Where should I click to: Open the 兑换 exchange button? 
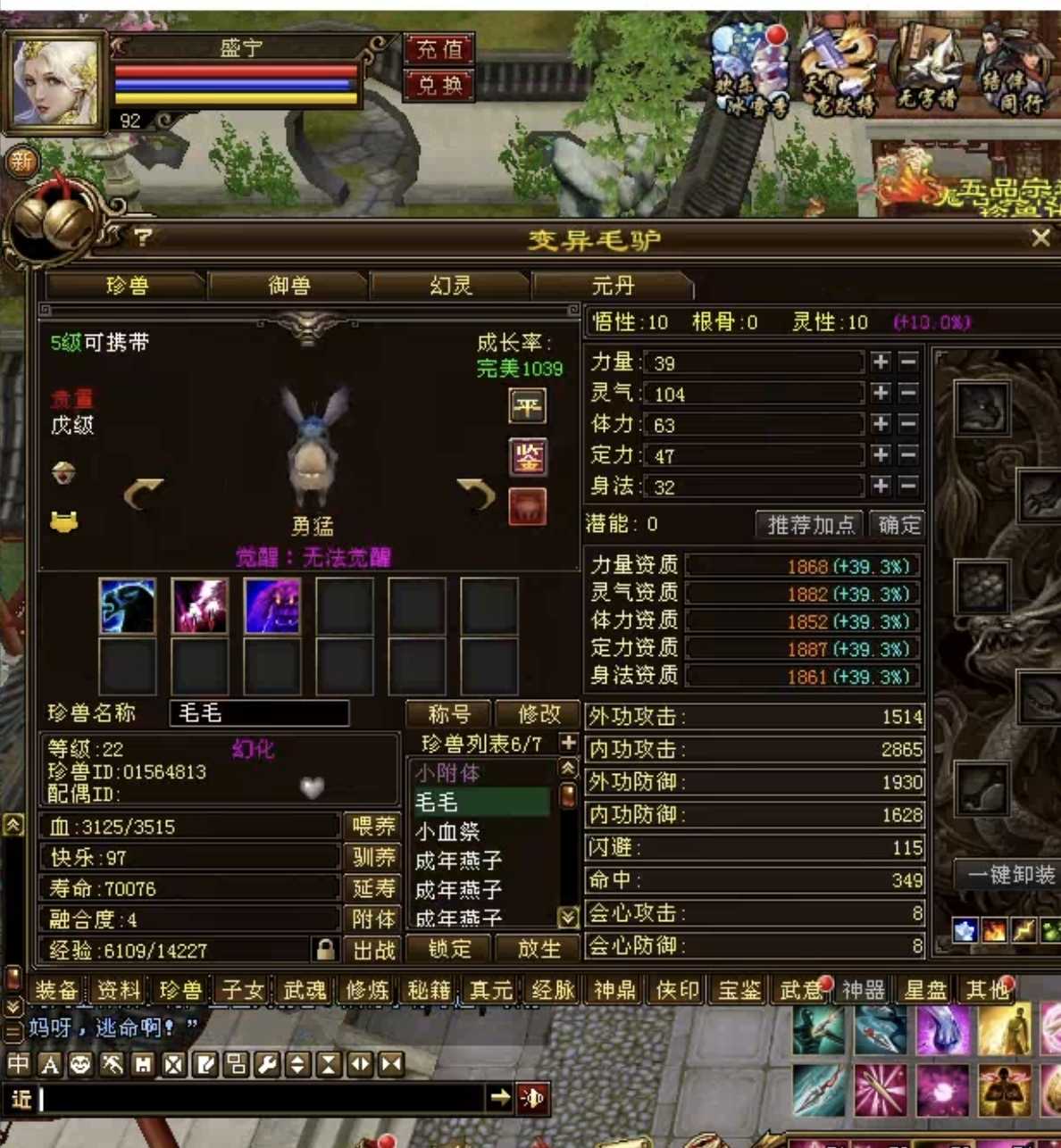[x=439, y=85]
